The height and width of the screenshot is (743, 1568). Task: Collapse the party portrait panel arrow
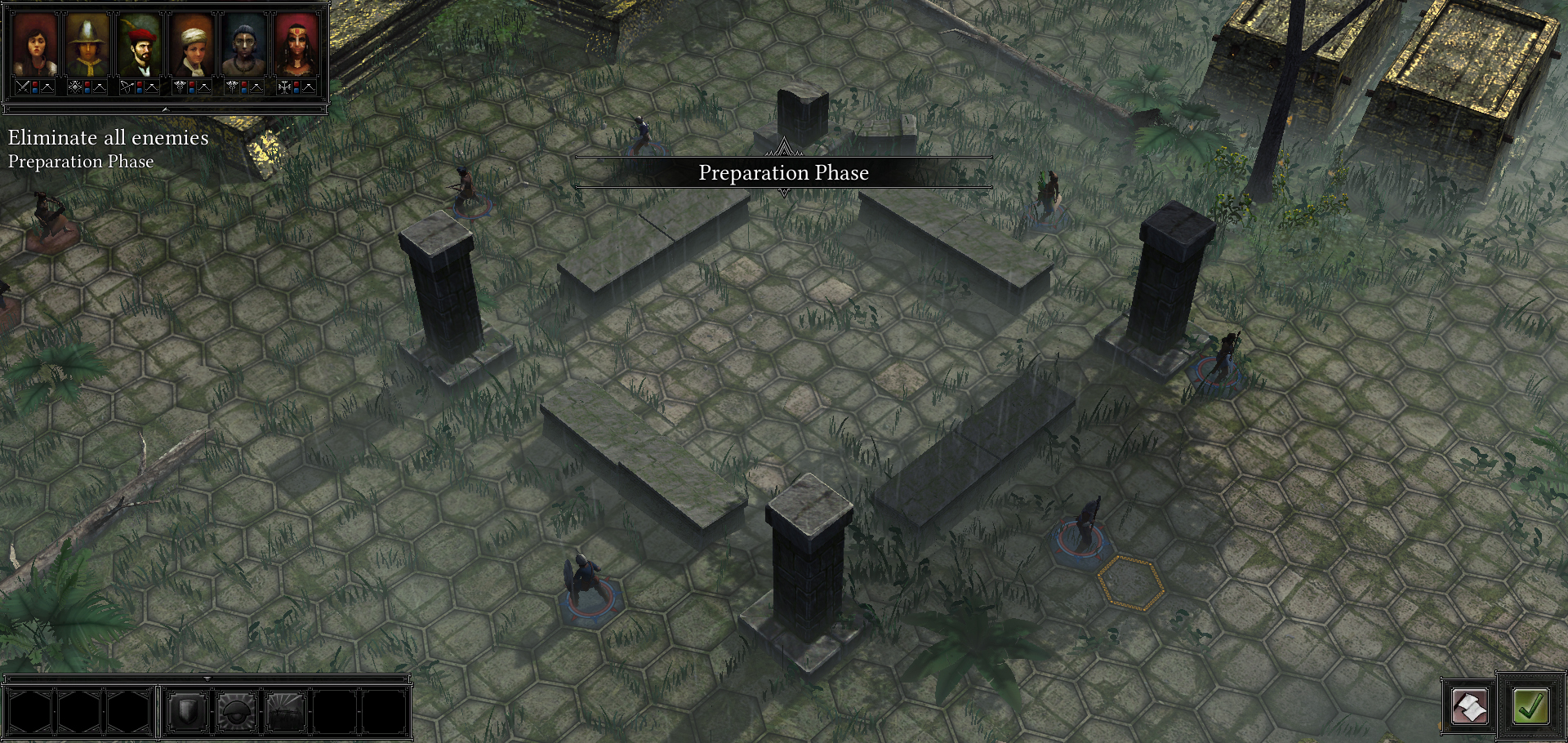click(x=165, y=109)
